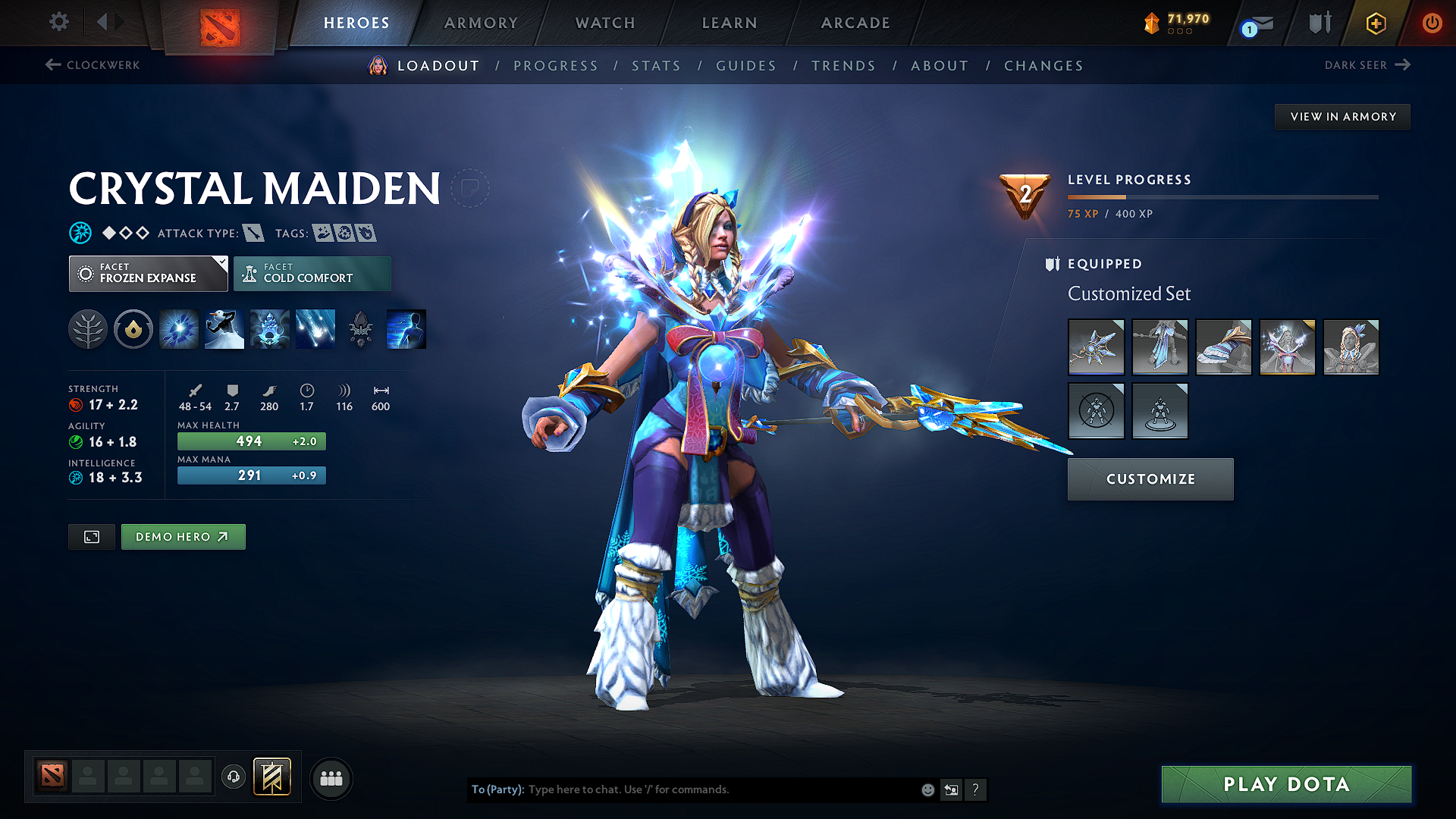Screen dimensions: 1456x819
Task: Open the settings gear in the top corner
Action: click(58, 22)
